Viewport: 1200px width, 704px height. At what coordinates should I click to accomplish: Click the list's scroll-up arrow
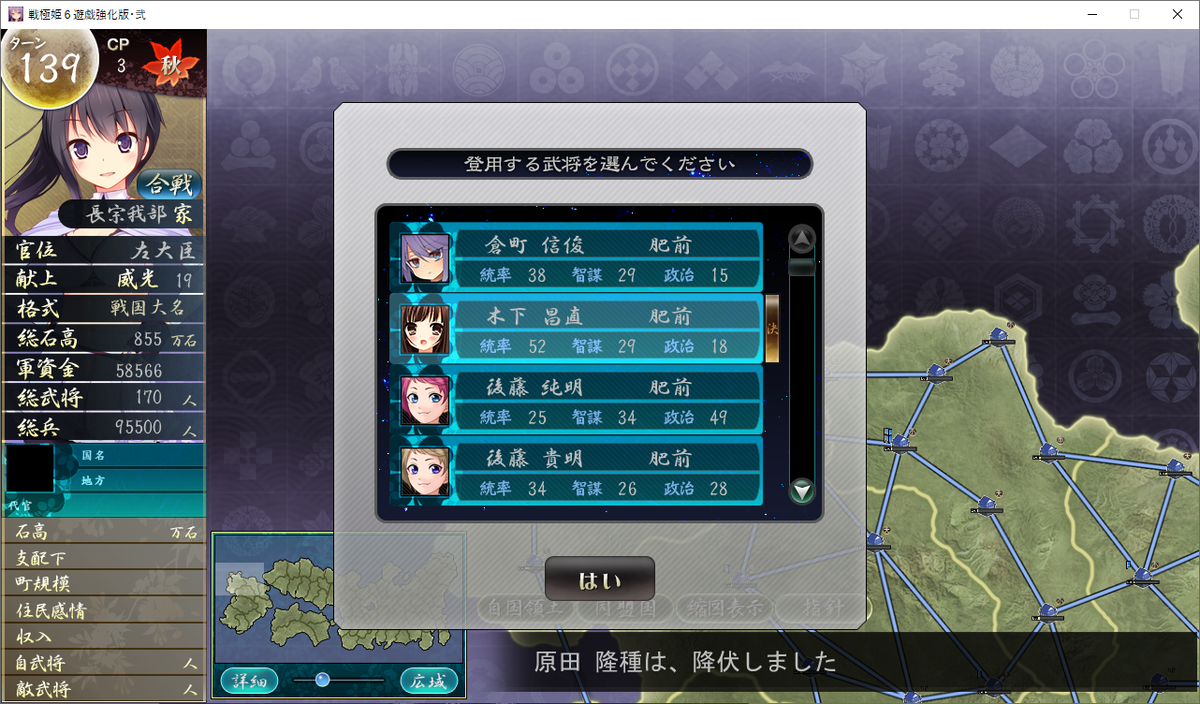click(x=802, y=239)
